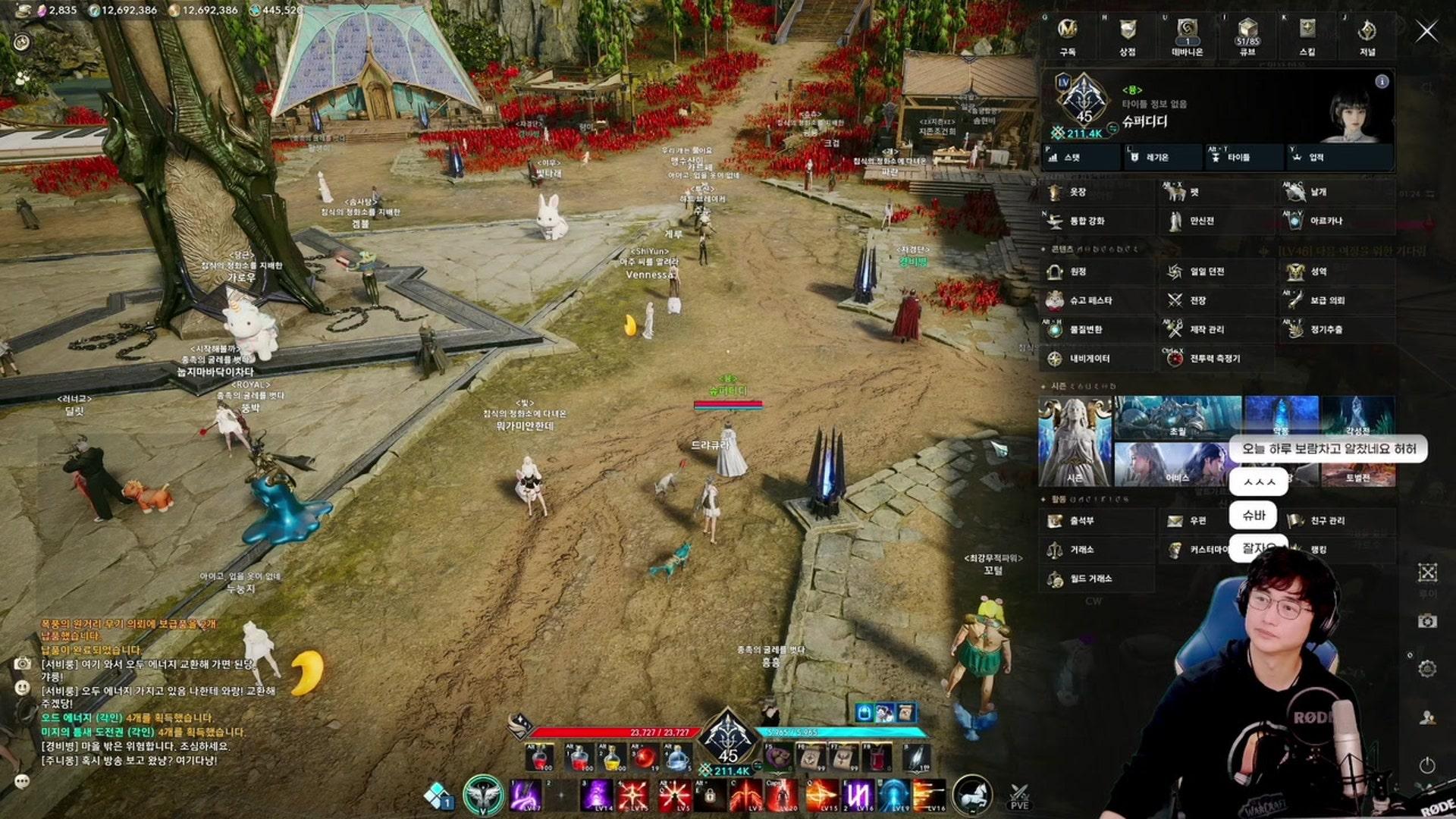Close the main menu panel

click(x=1426, y=31)
